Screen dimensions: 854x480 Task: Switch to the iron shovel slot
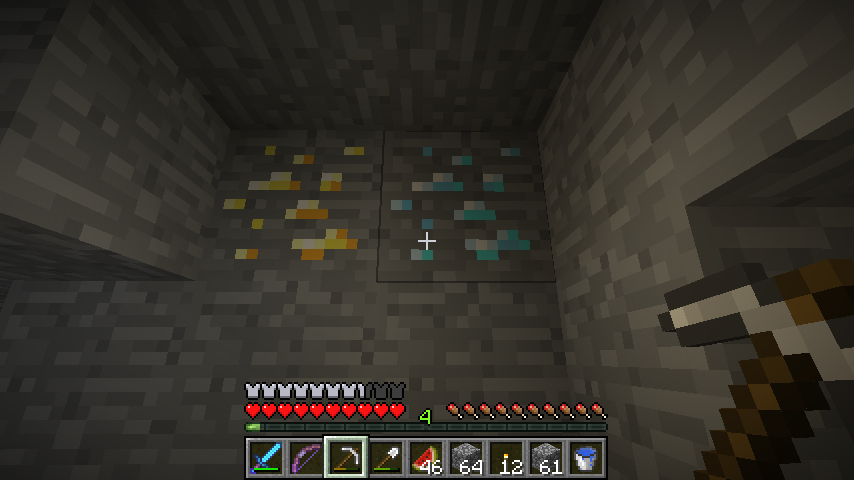tap(385, 457)
